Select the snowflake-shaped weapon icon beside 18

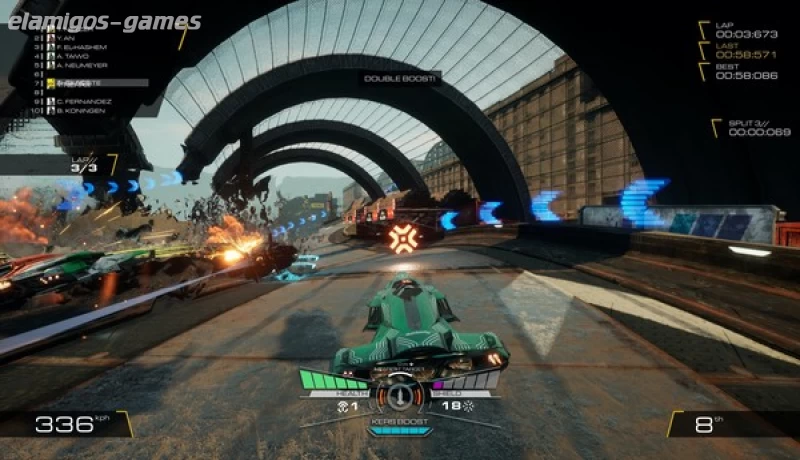click(x=466, y=407)
